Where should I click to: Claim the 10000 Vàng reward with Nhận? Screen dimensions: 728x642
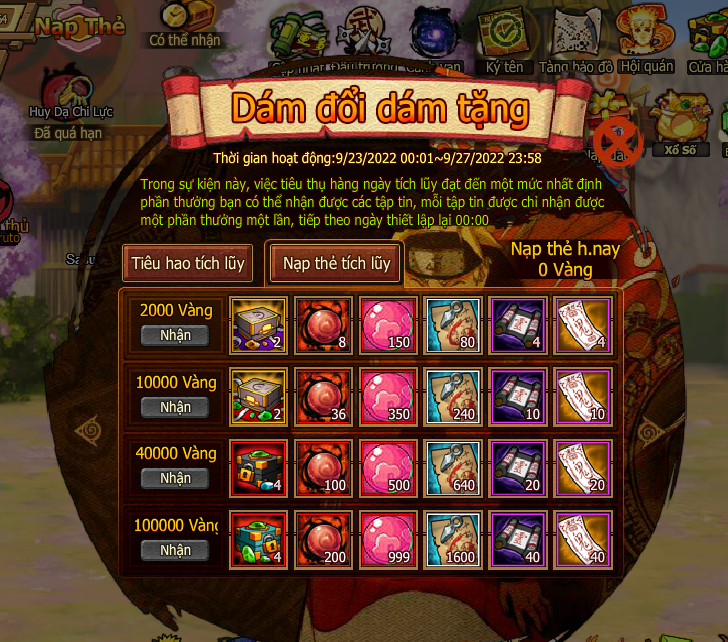[x=175, y=407]
